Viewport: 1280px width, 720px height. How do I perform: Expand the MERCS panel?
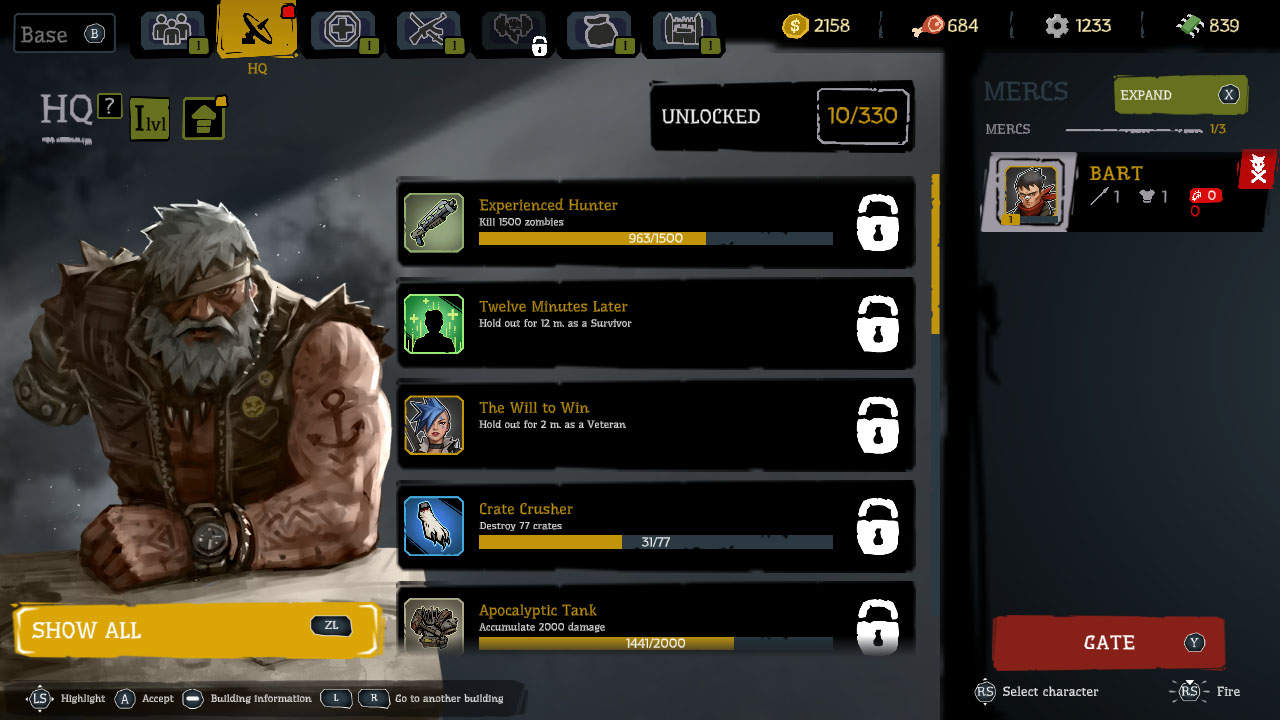pyautogui.click(x=1180, y=95)
